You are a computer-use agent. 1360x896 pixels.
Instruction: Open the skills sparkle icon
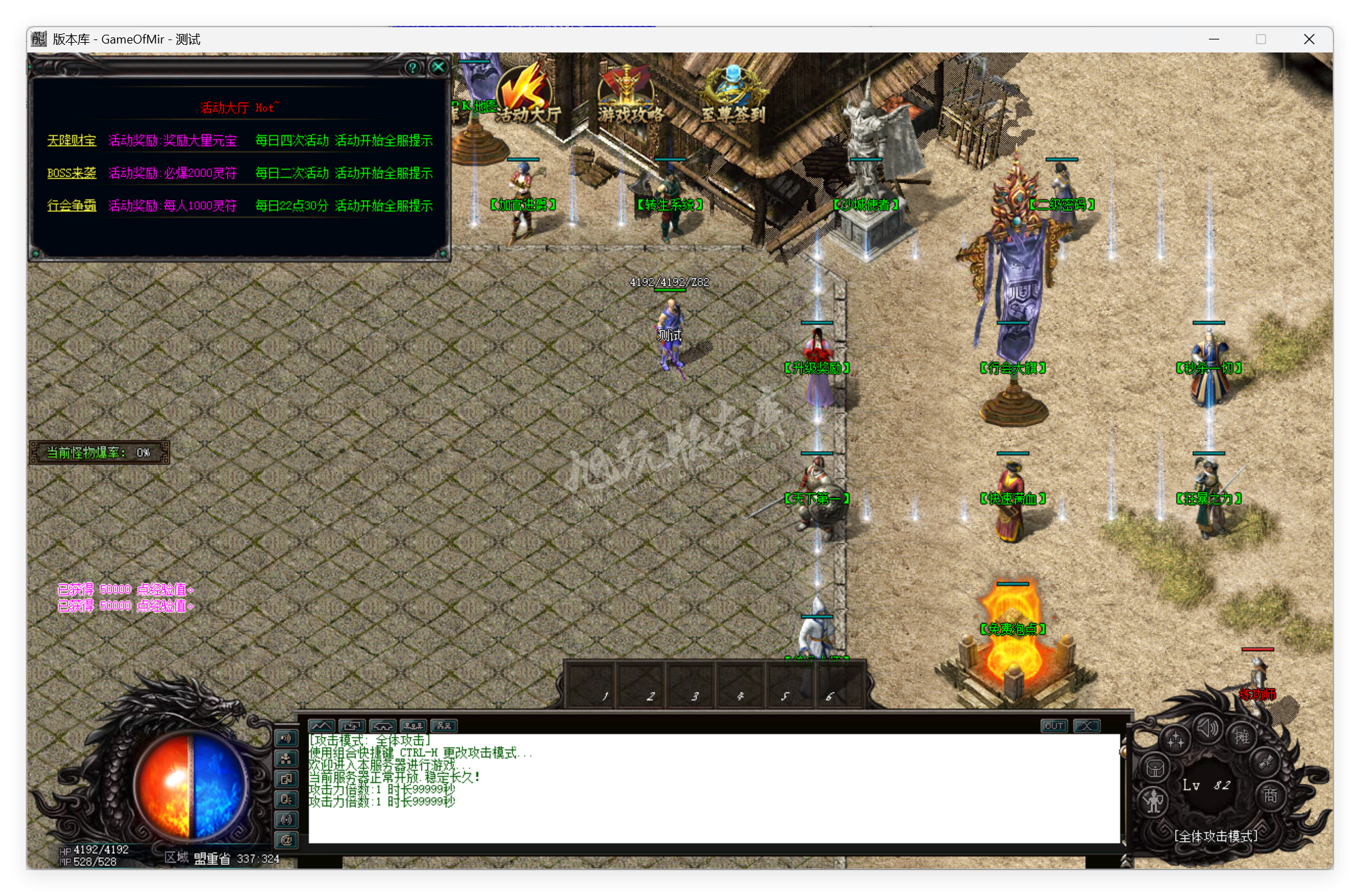1176,738
